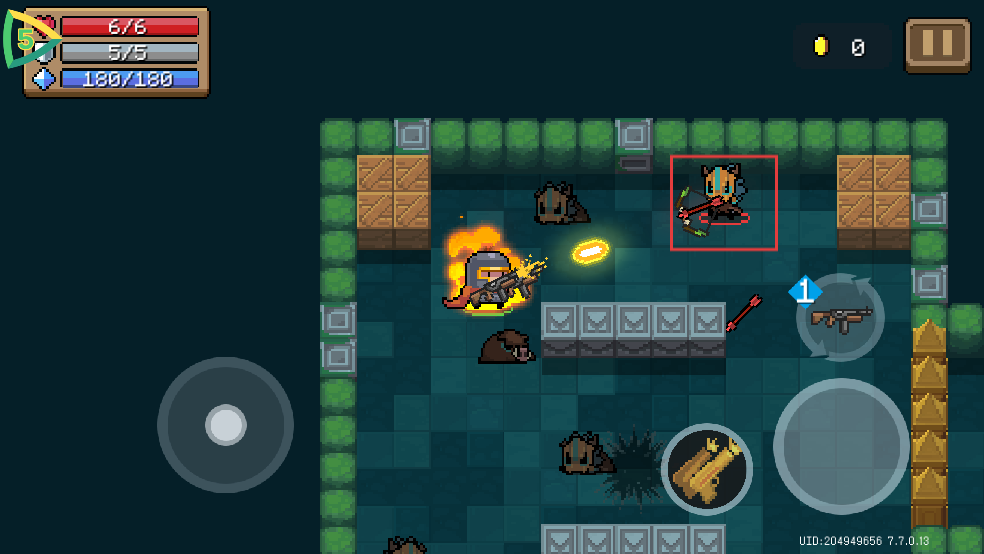Swap weapon using the rifle icon

tap(840, 318)
